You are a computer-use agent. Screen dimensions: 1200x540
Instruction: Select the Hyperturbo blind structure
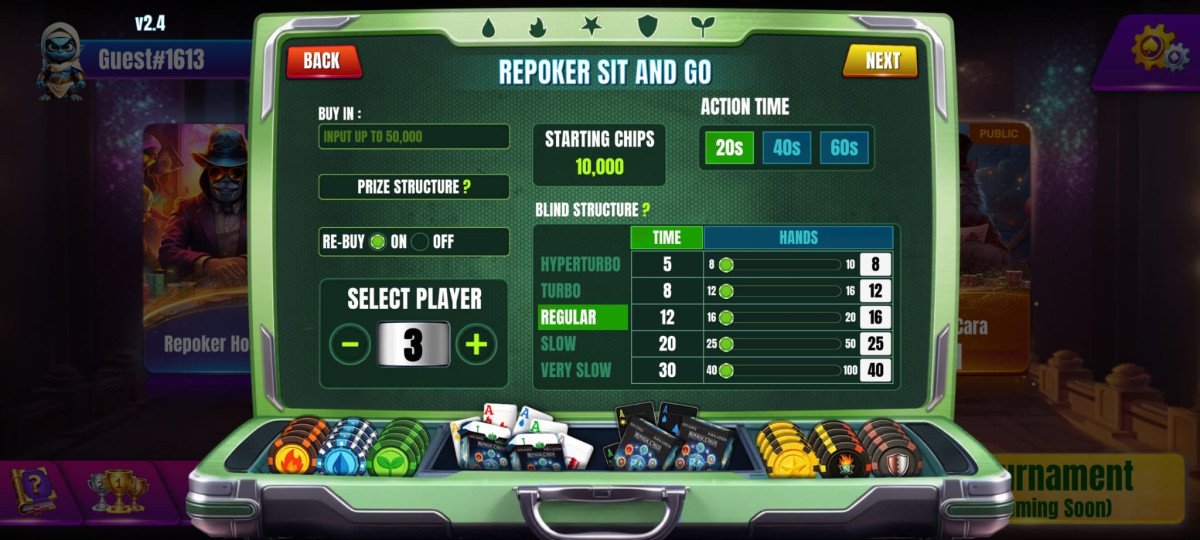(x=580, y=265)
